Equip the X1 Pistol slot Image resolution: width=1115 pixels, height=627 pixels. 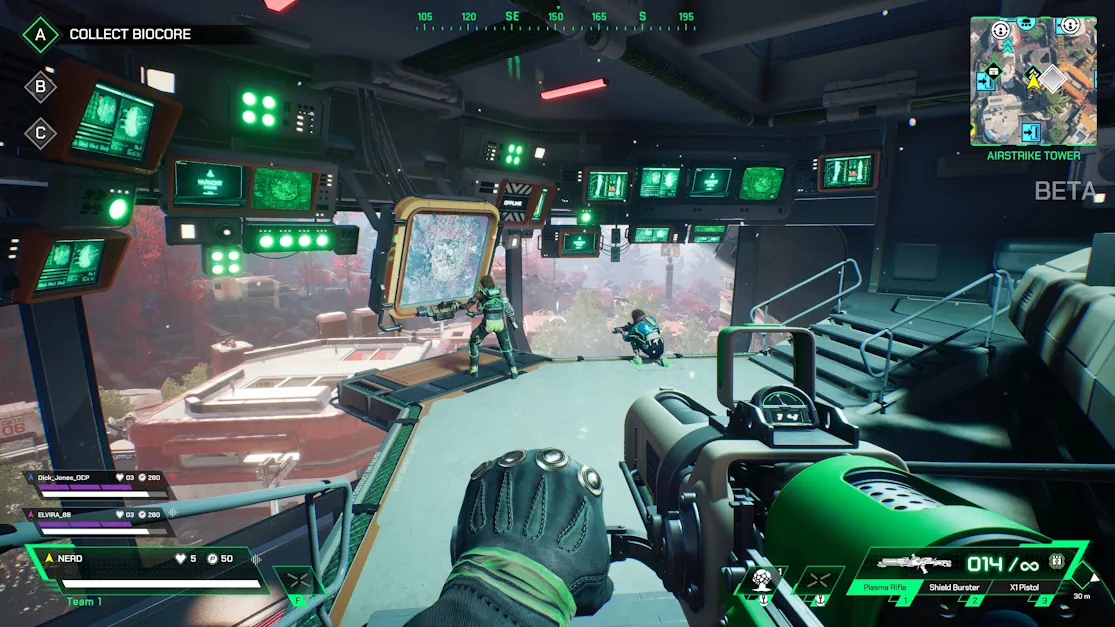[x=1026, y=588]
